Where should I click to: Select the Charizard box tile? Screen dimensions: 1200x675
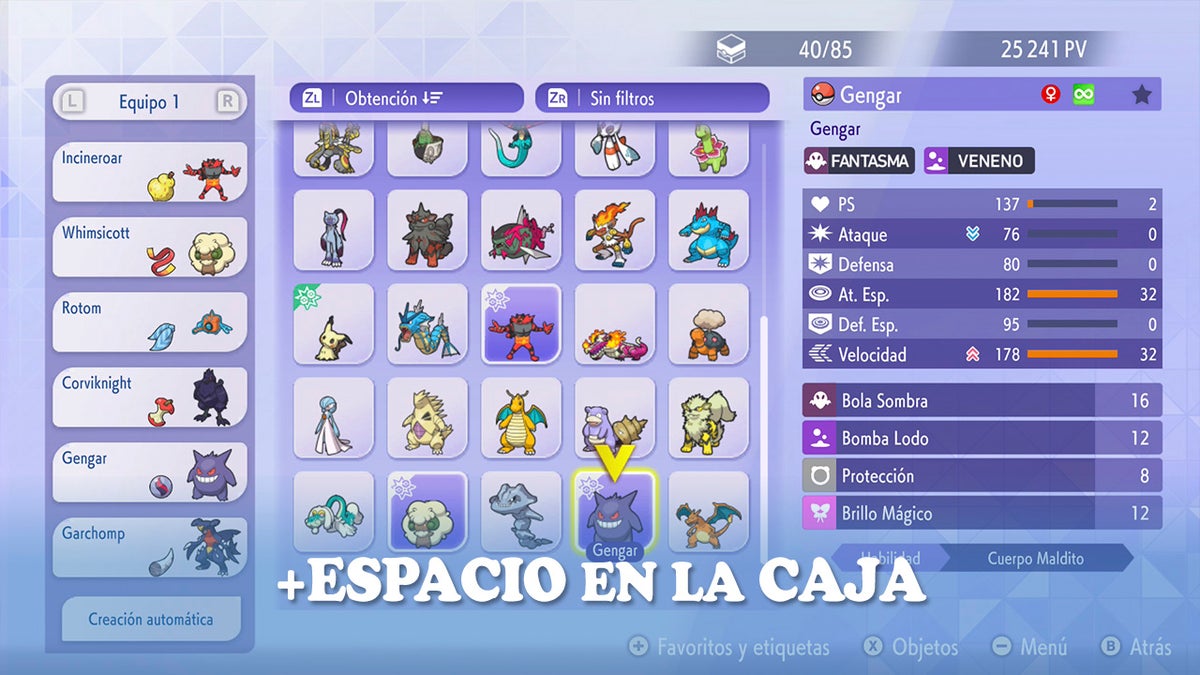(x=708, y=512)
